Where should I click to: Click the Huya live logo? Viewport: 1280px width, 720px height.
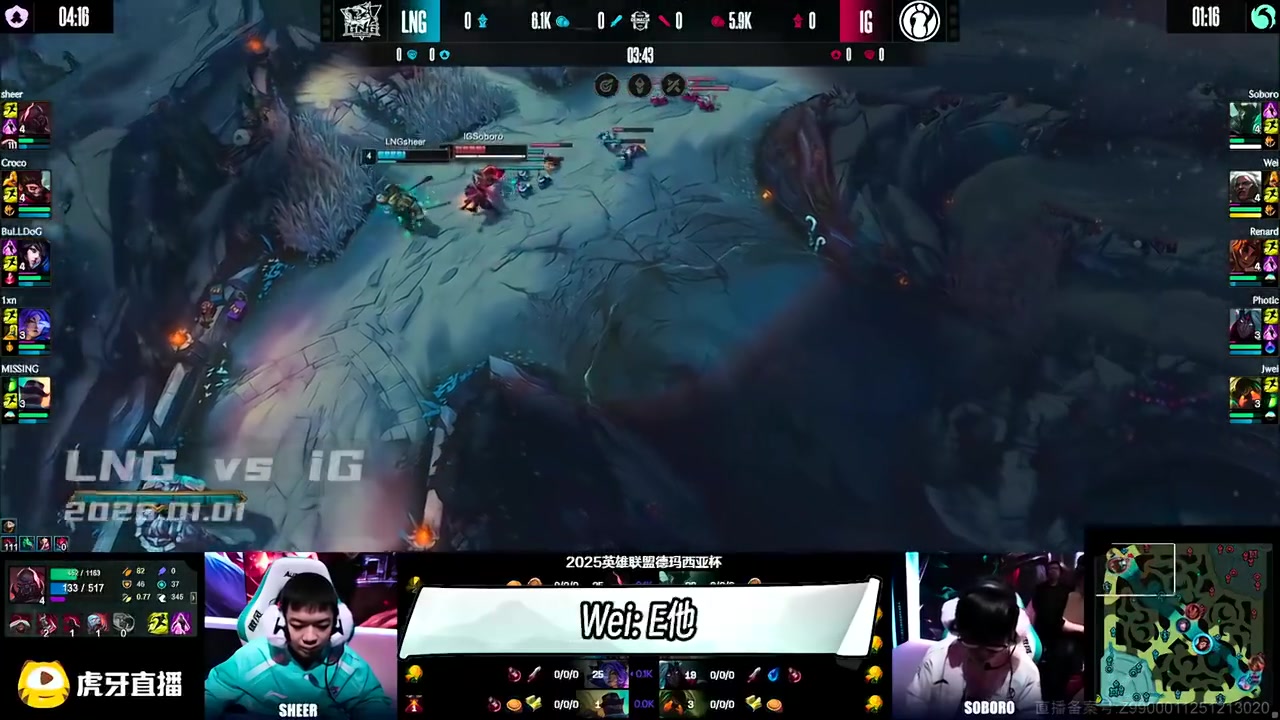click(100, 684)
